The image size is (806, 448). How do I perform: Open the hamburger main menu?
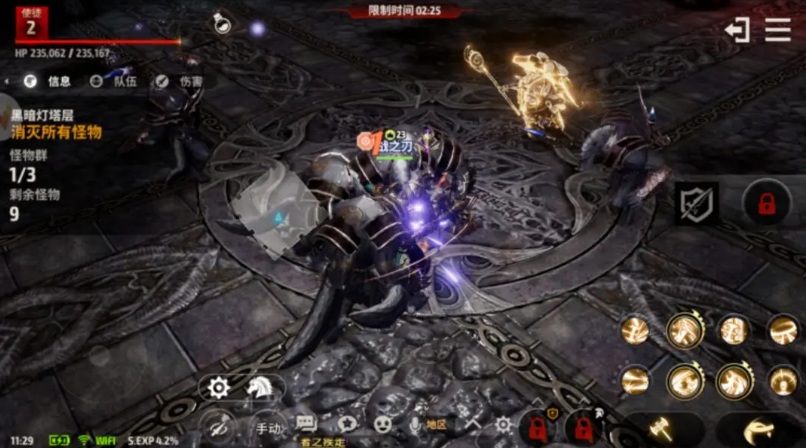778,30
